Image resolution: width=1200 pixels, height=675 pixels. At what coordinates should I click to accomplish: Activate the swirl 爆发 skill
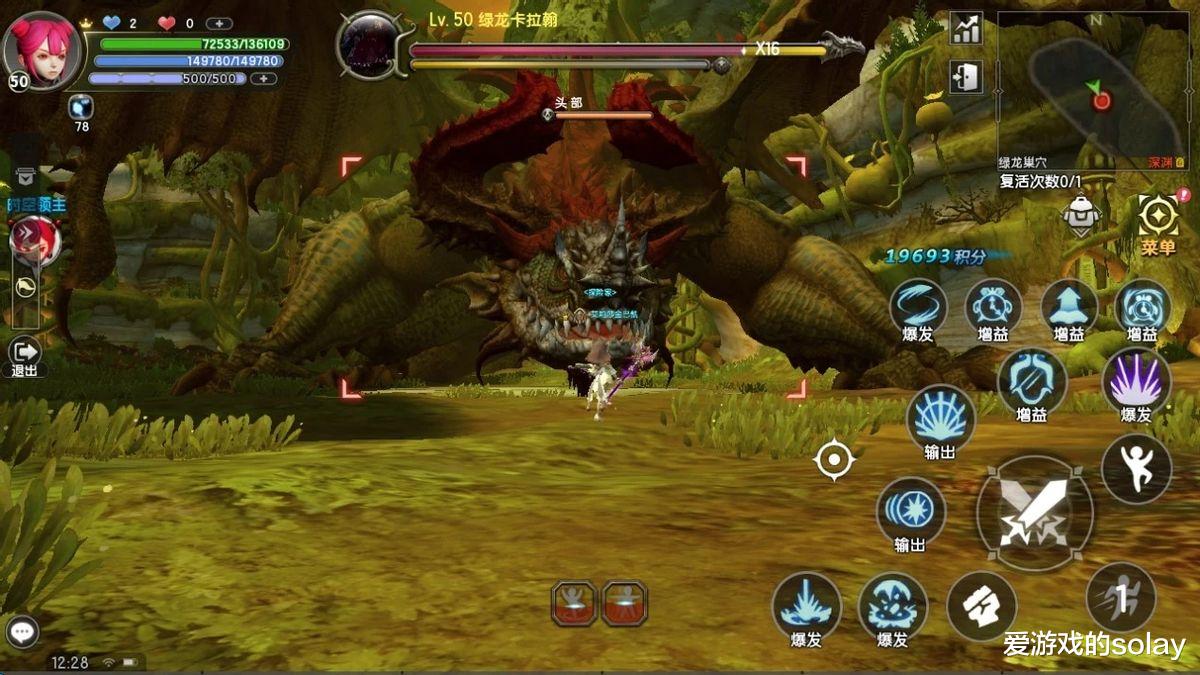918,305
